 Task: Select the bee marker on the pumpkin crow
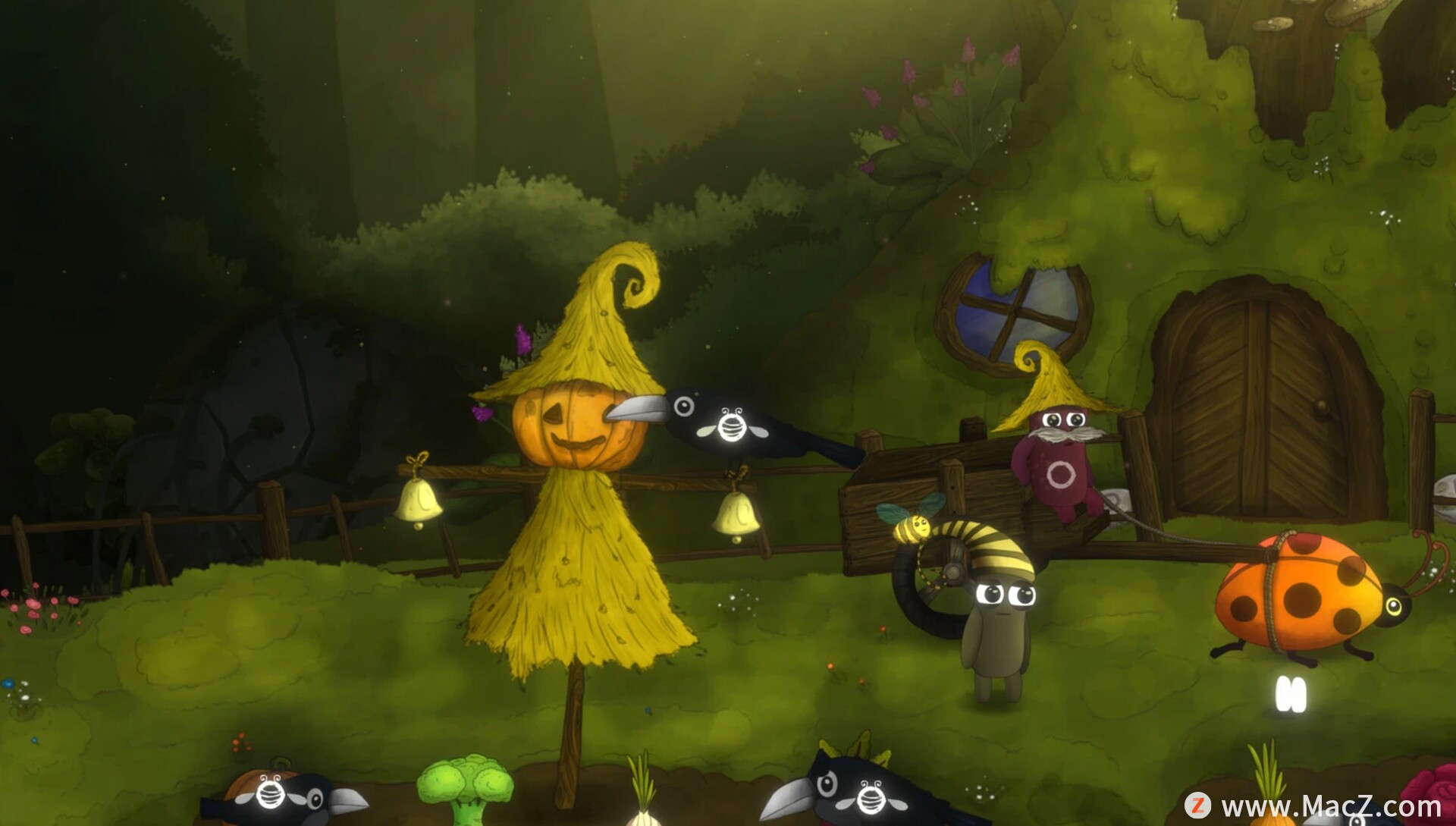point(271,793)
